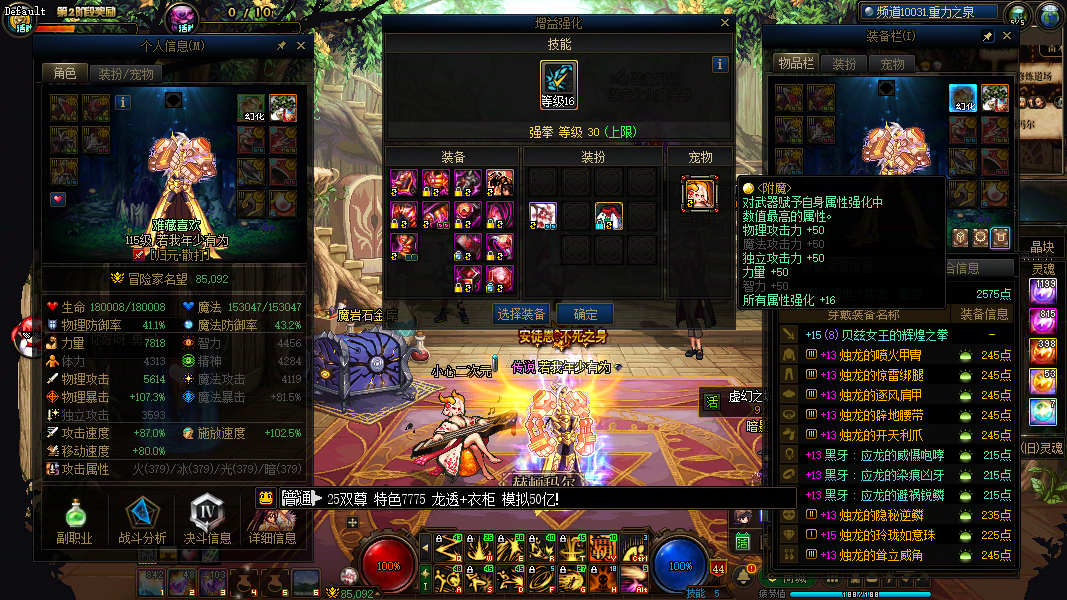Image resolution: width=1067 pixels, height=600 pixels.
Task: Click the 选择装备 button
Action: pyautogui.click(x=521, y=314)
